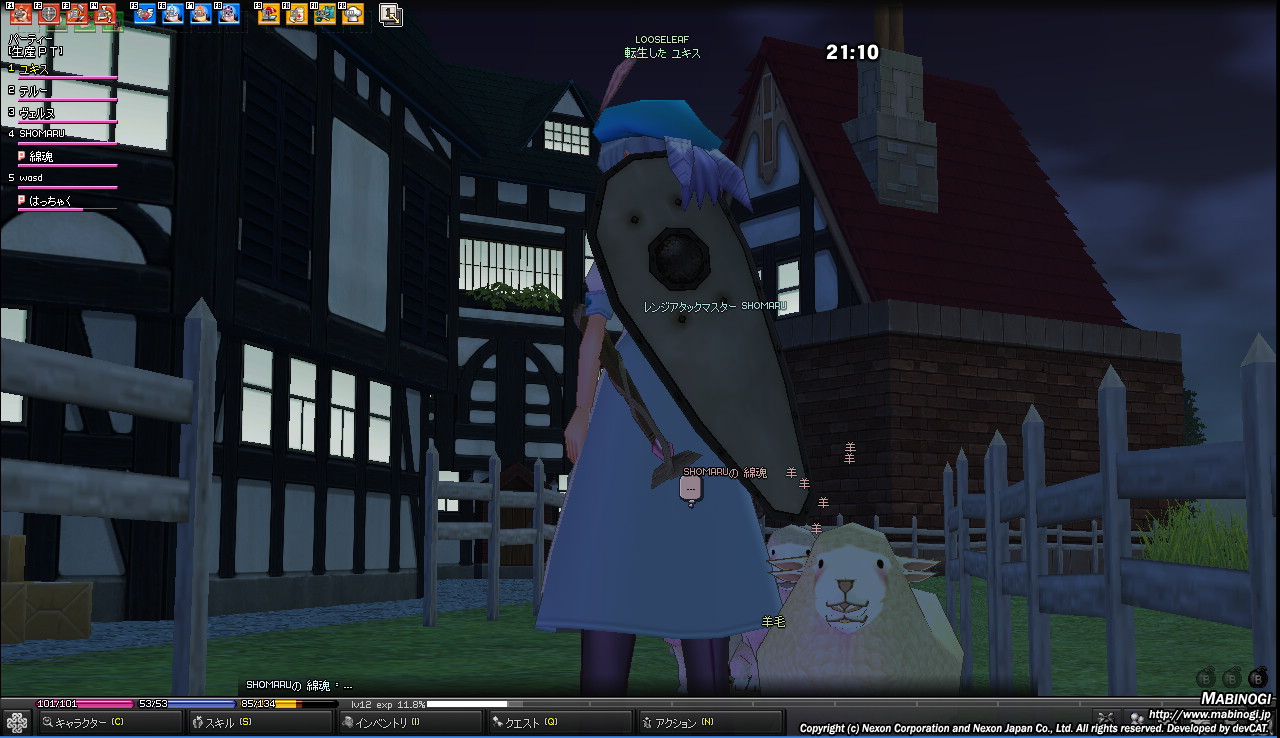Use the F5 heart skill icon
This screenshot has height=738, width=1280.
point(145,14)
